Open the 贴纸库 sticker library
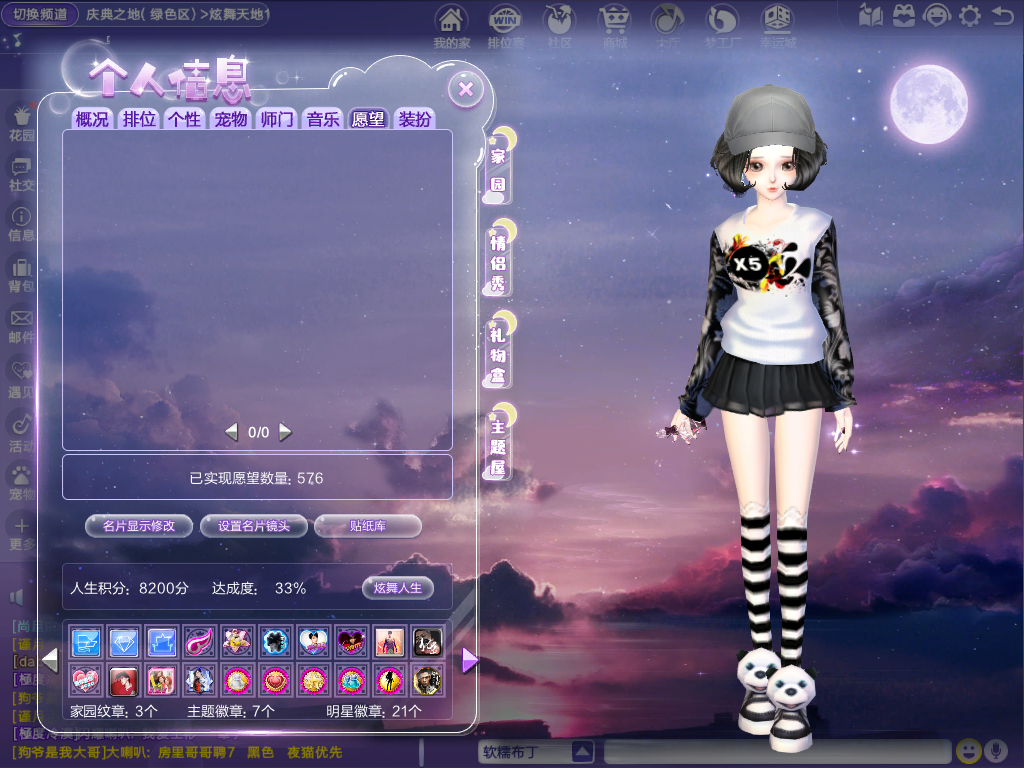1024x768 pixels. 368,526
